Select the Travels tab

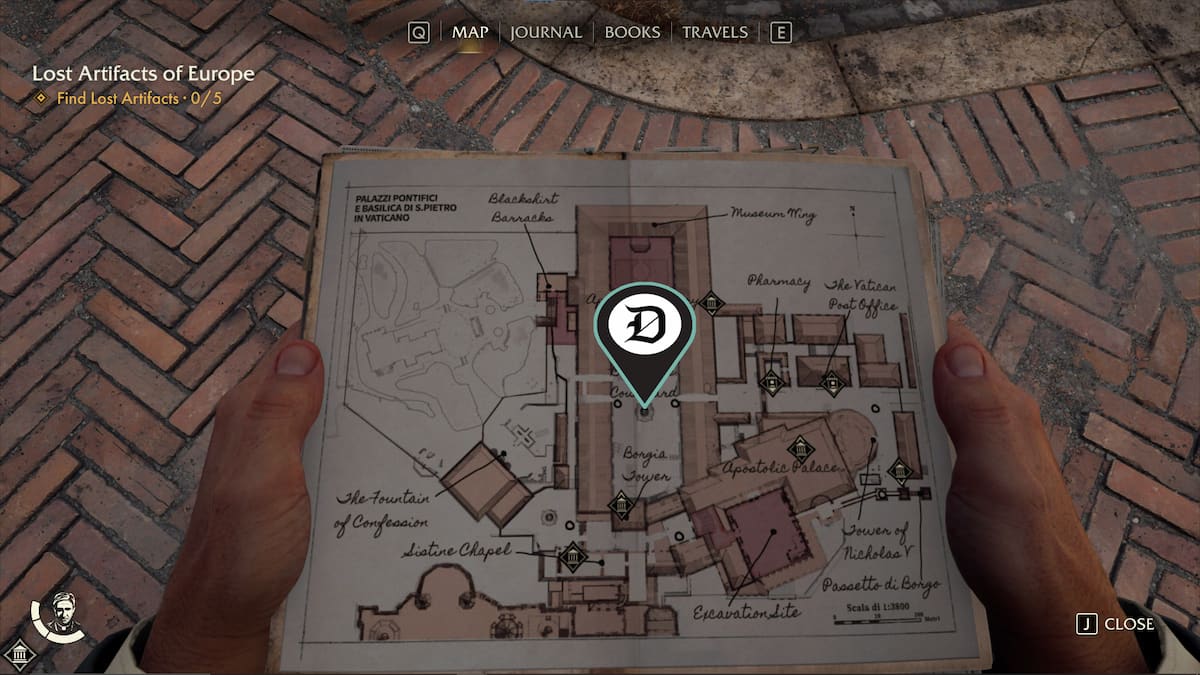click(714, 32)
